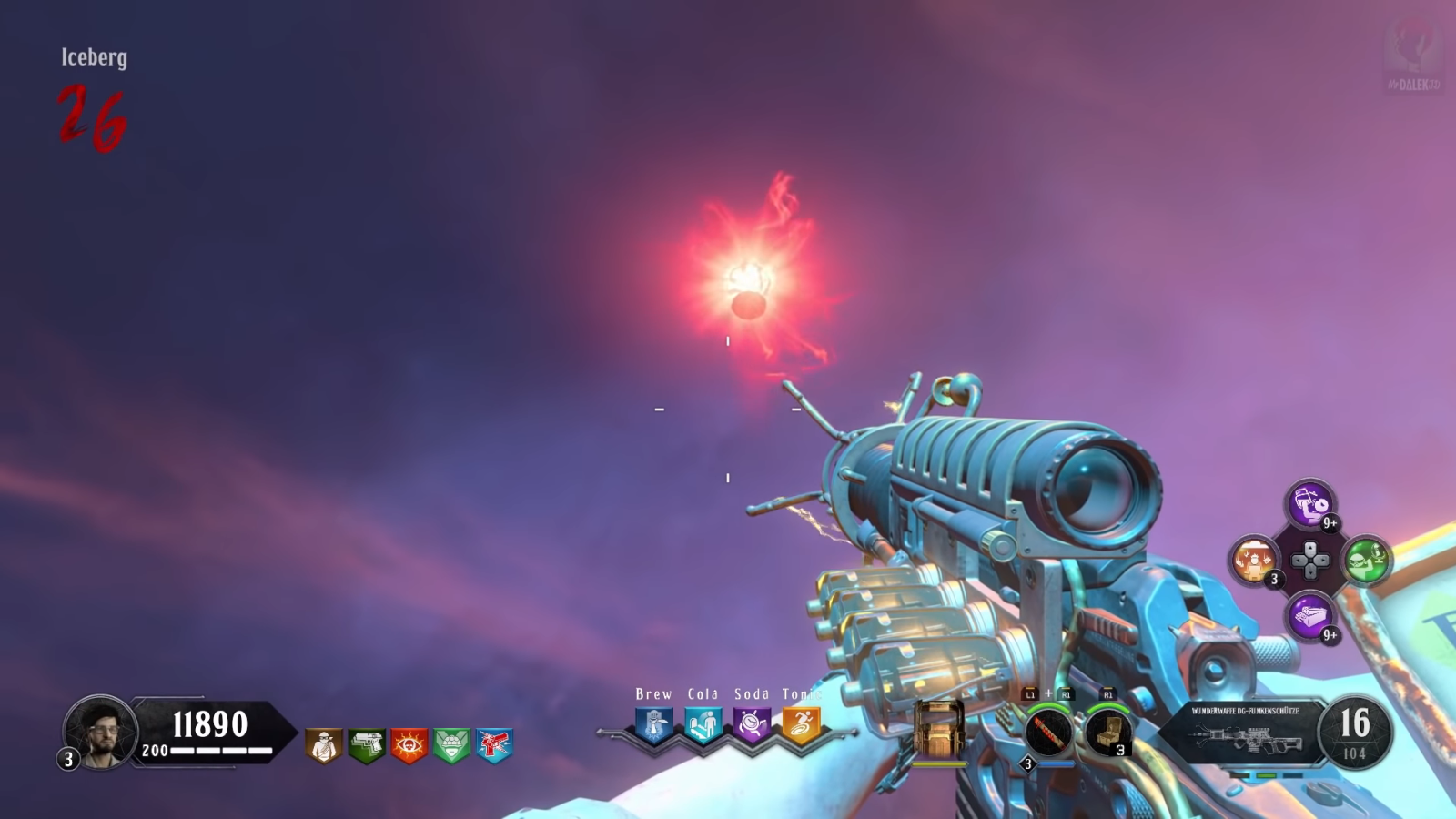Use the orange elixir on the left
The image size is (1456, 819).
1255,560
